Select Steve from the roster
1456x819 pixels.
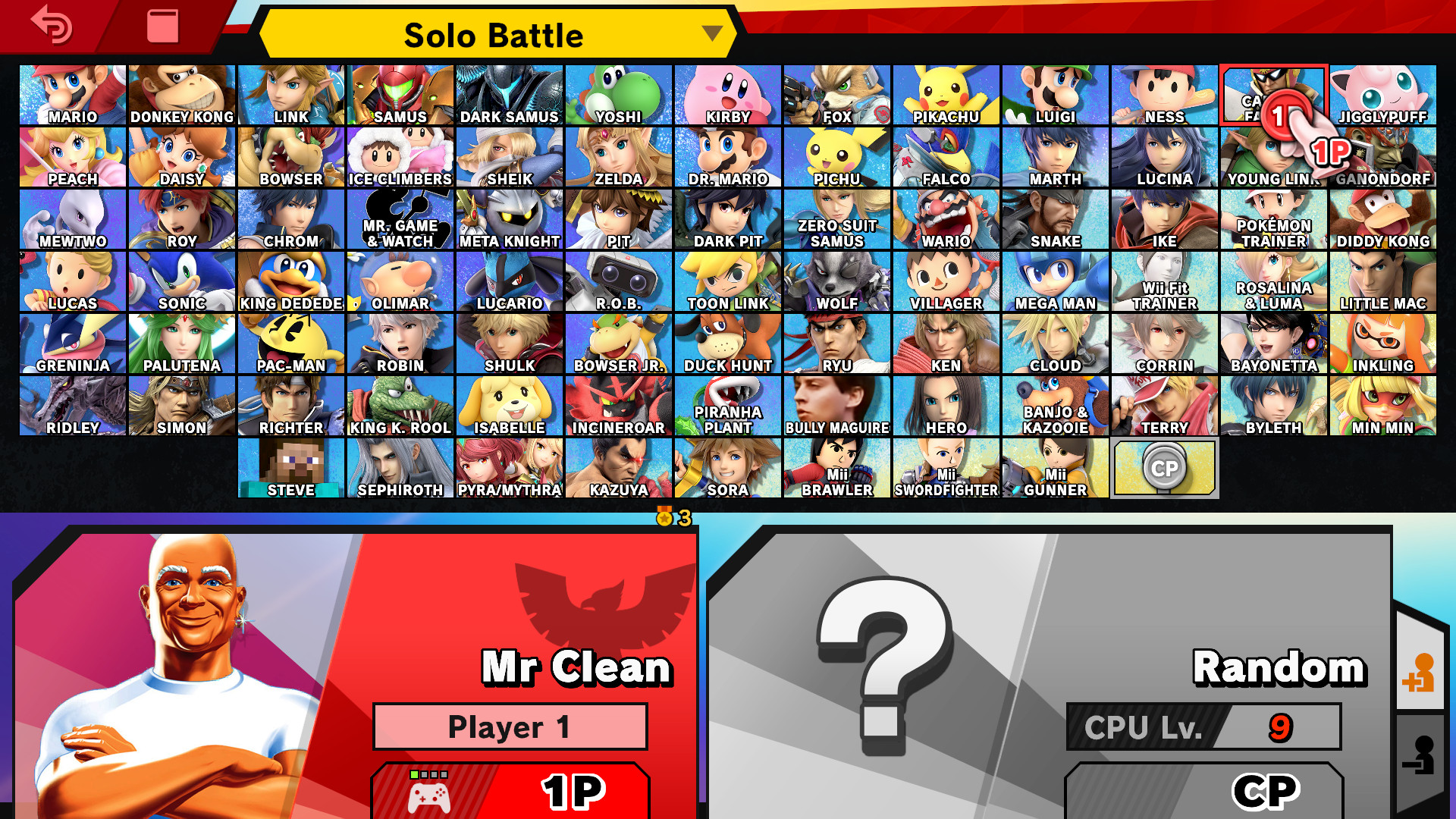292,468
